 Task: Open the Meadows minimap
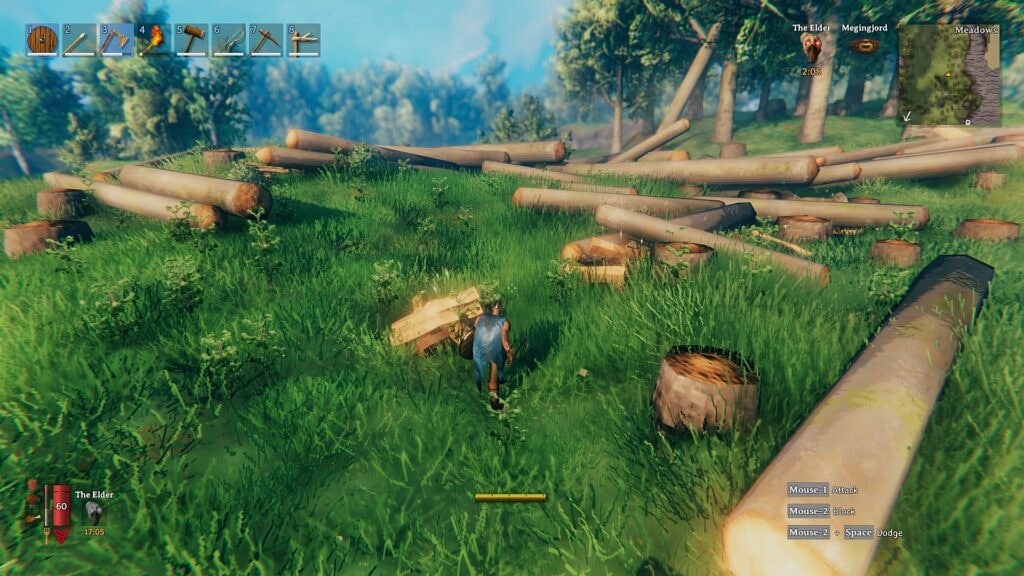pyautogui.click(x=949, y=75)
